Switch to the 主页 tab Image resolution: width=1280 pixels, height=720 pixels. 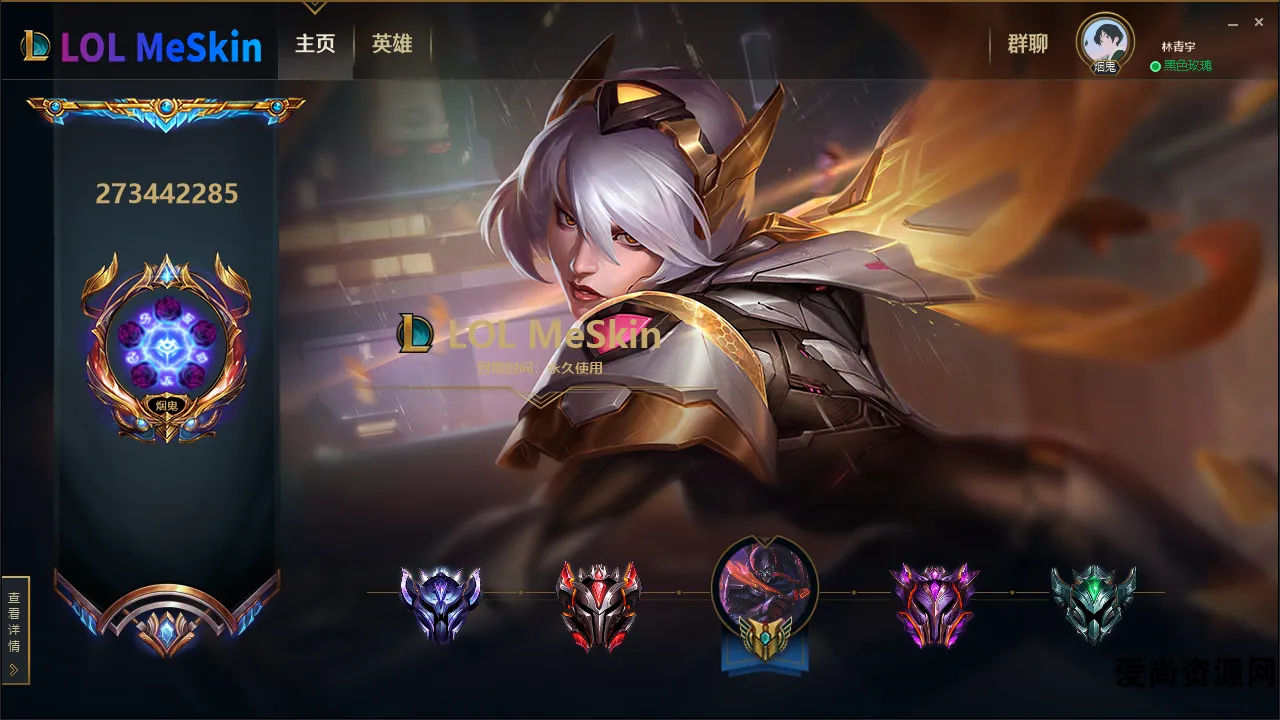(x=315, y=44)
